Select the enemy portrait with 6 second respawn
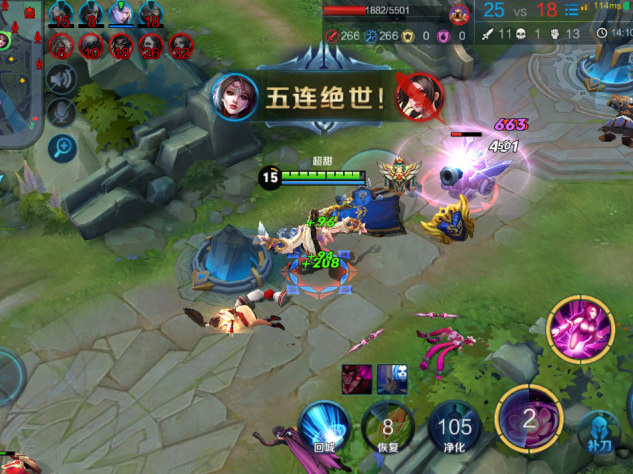The width and height of the screenshot is (633, 474). click(x=62, y=45)
